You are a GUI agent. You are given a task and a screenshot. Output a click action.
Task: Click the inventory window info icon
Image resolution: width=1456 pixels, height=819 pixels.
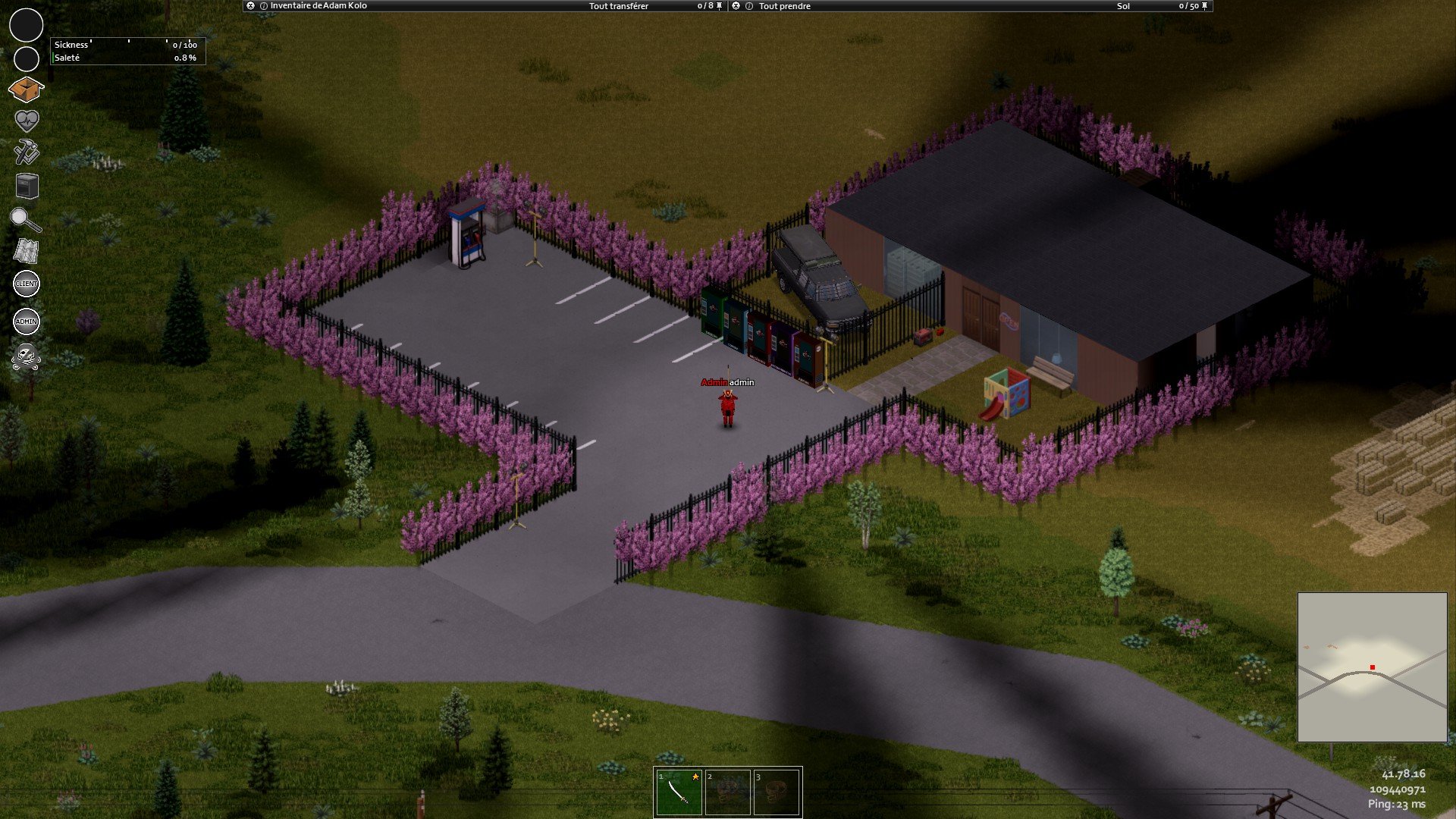264,6
